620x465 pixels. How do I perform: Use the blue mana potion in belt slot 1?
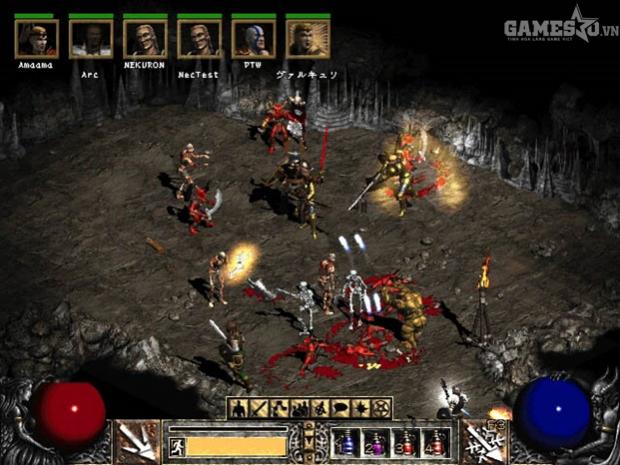point(345,442)
